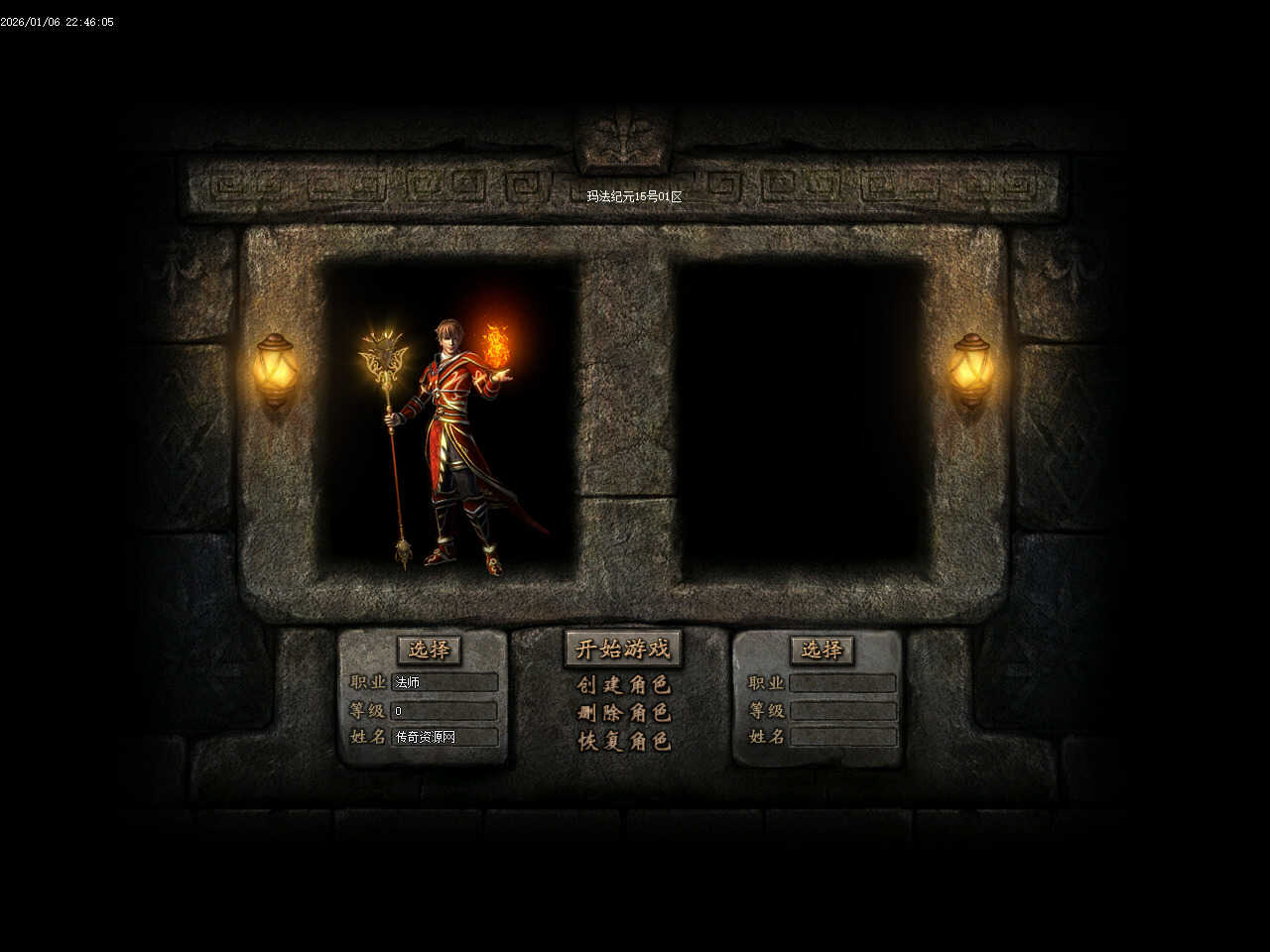1270x952 pixels.
Task: Click 选择 button under the mage character
Action: (x=430, y=650)
